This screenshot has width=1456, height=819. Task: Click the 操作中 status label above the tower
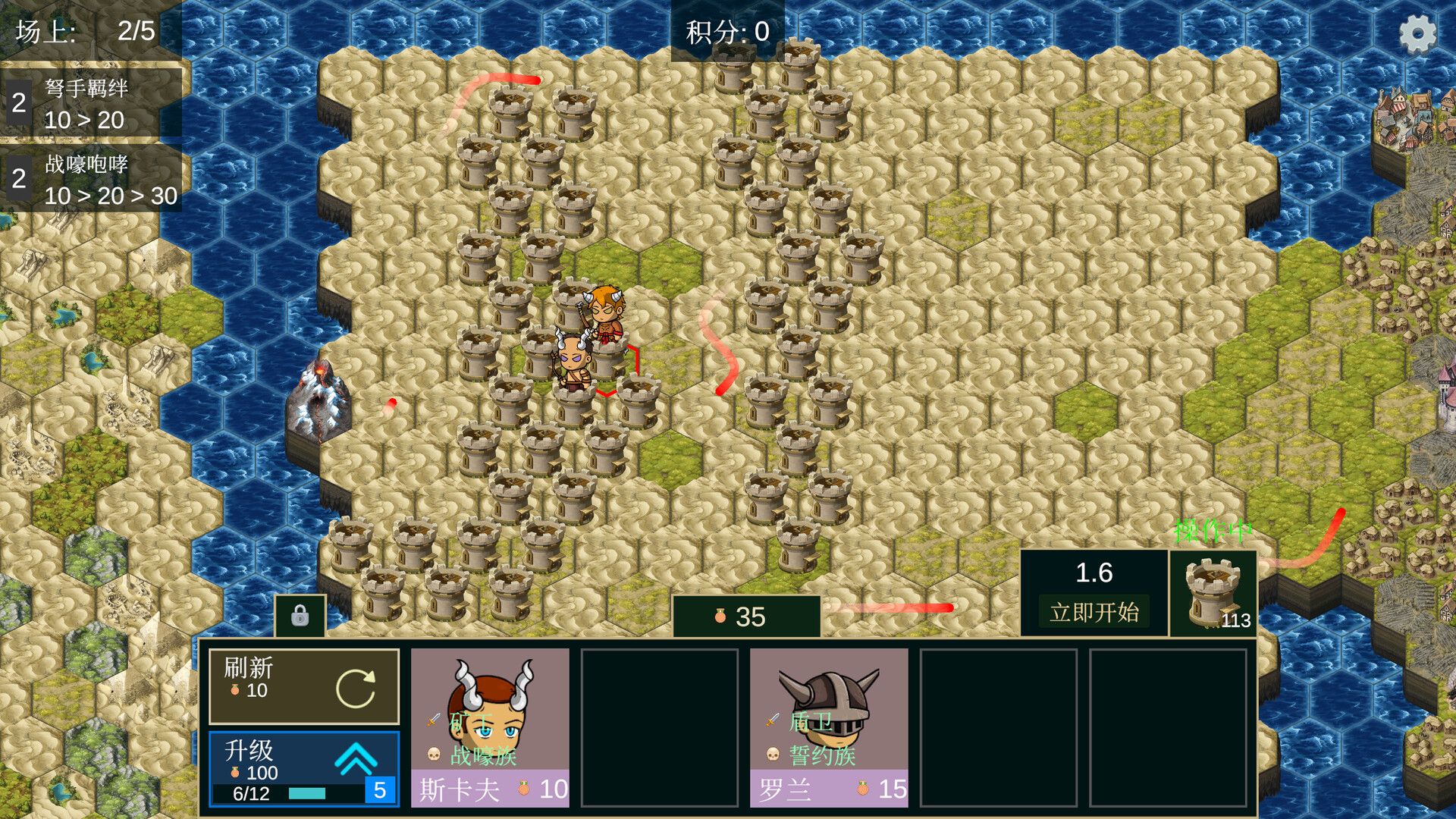click(1213, 531)
